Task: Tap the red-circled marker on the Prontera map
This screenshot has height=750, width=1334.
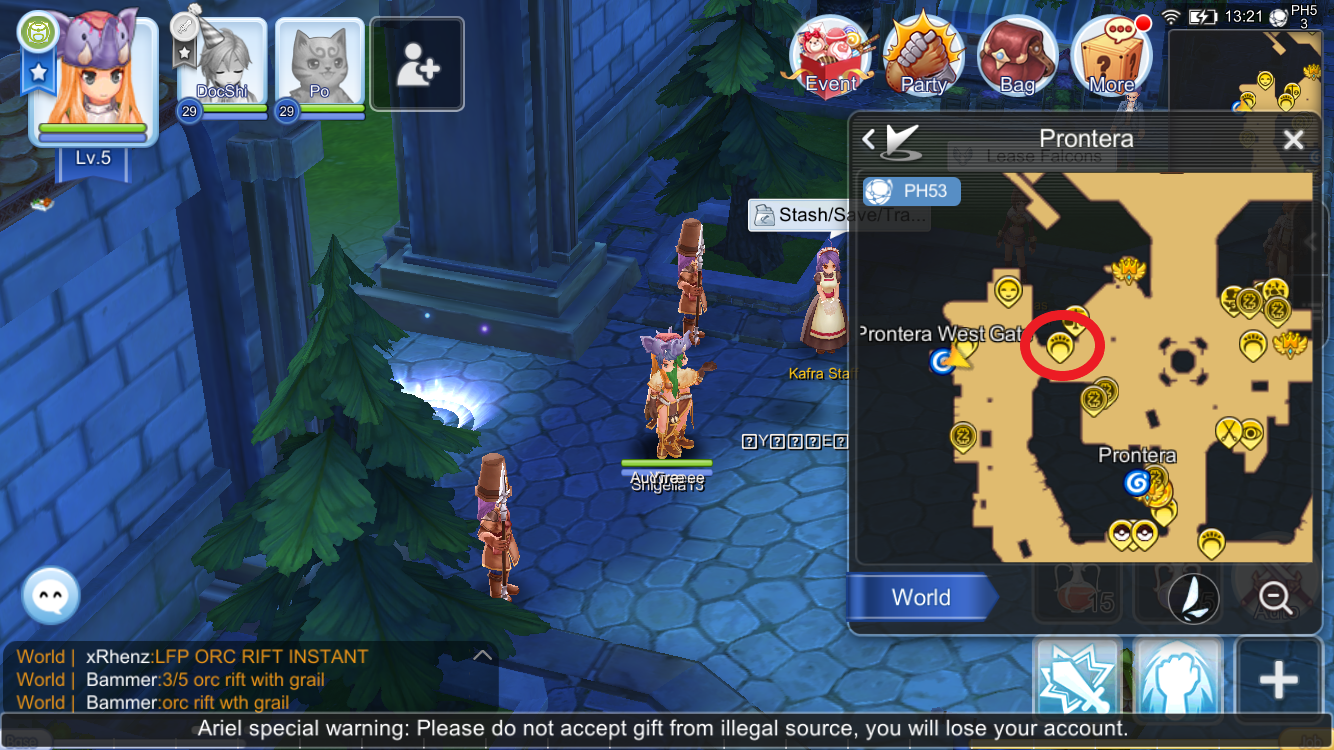Action: pyautogui.click(x=1063, y=345)
